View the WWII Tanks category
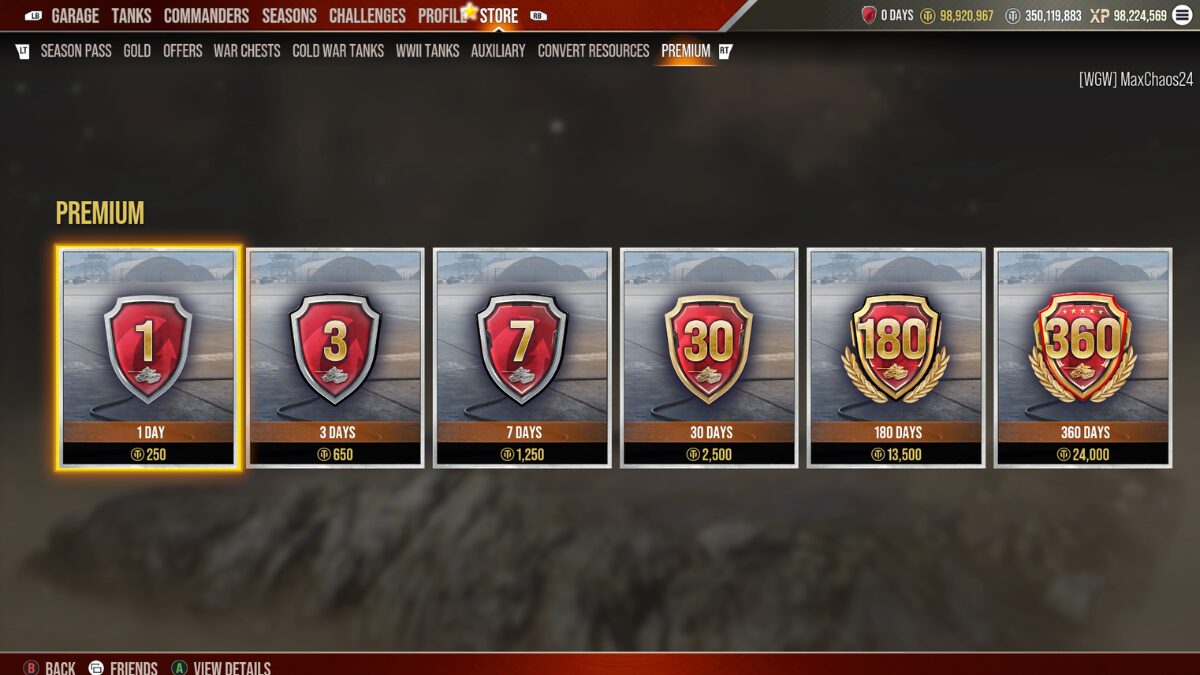The width and height of the screenshot is (1200, 675). (x=427, y=51)
